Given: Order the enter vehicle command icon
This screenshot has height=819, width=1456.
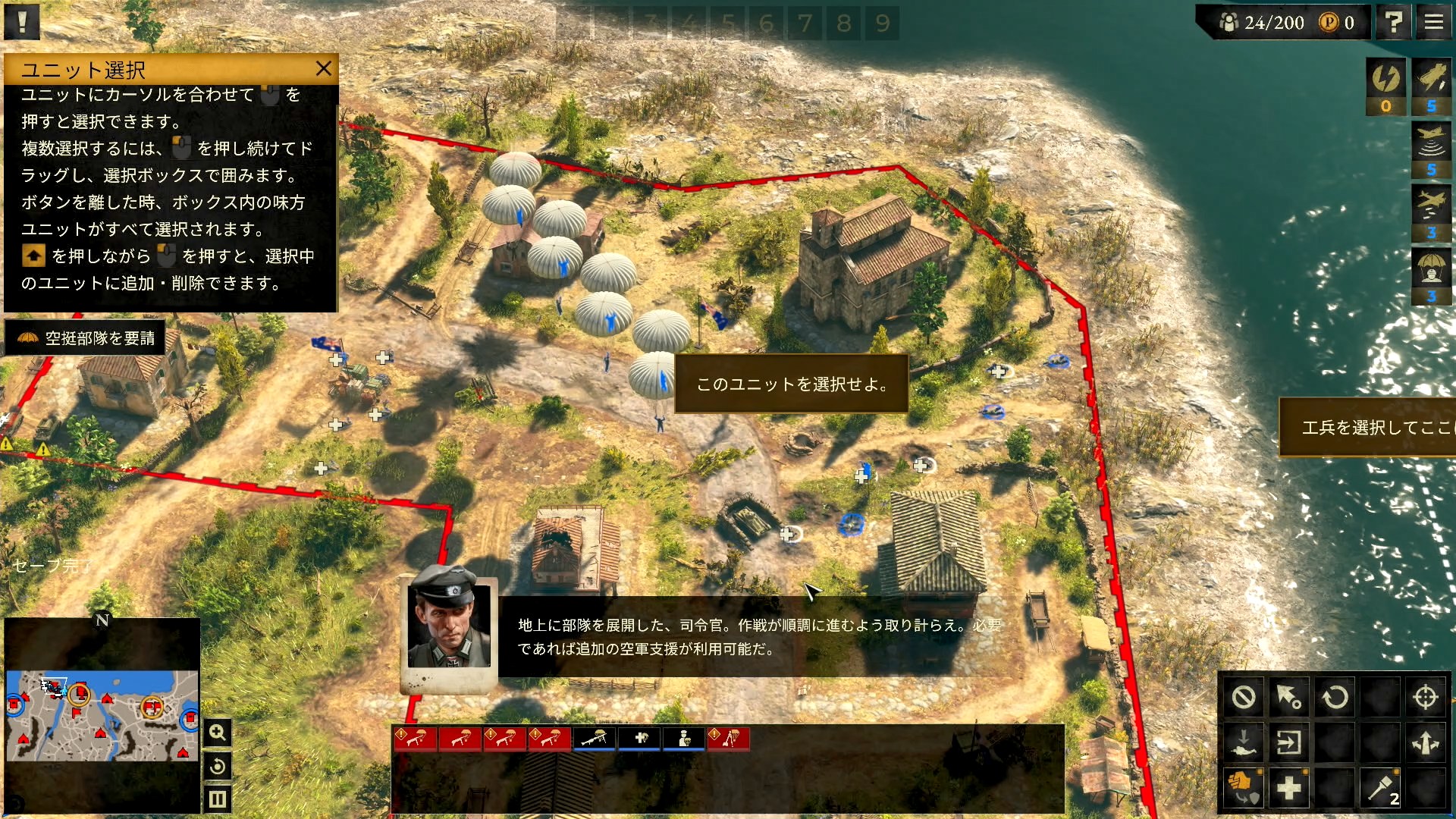Looking at the screenshot, I should point(1288,743).
